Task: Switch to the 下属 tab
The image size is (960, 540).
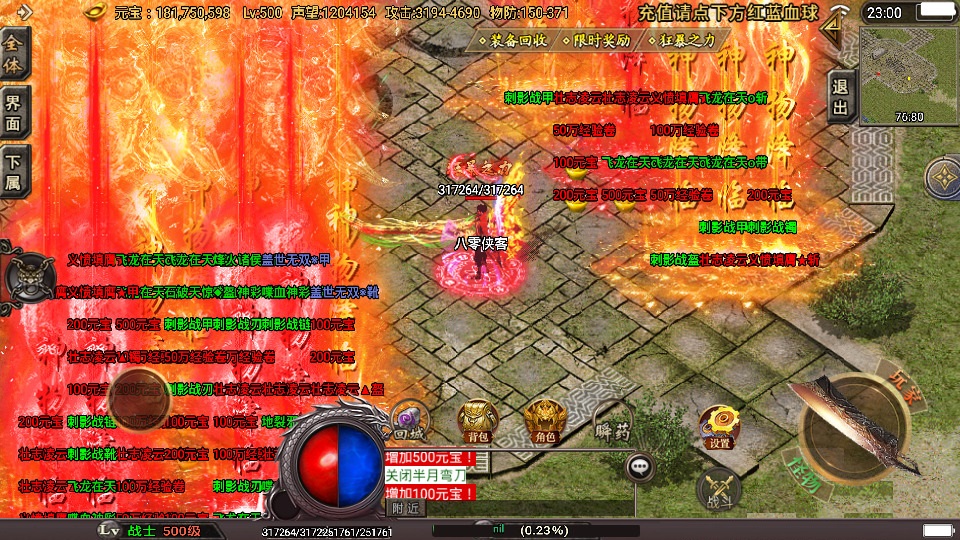Action: pos(14,171)
